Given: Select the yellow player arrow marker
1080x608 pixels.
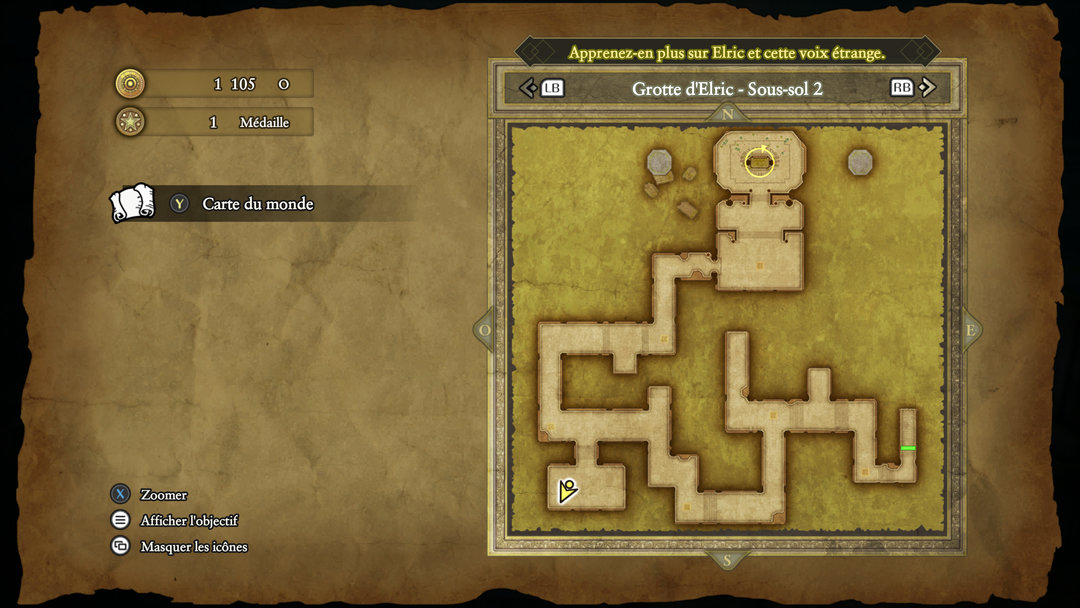Looking at the screenshot, I should click(567, 490).
